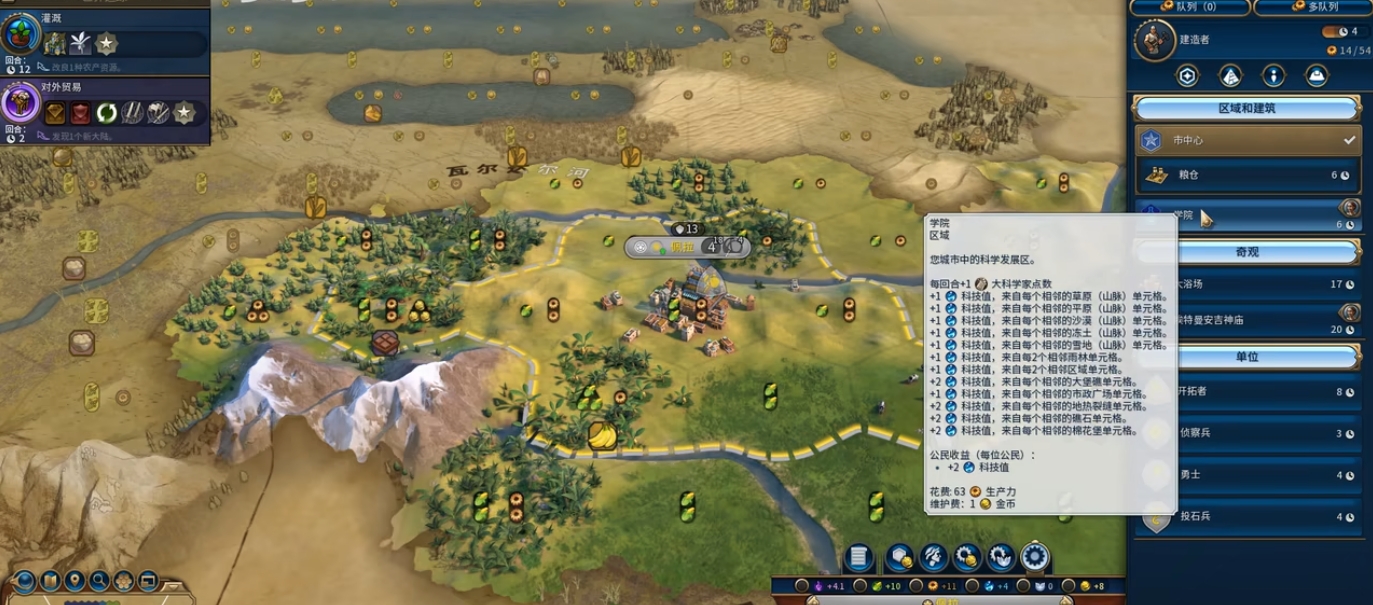The height and width of the screenshot is (605, 1373).
Task: Select 市中心 City Center in production list
Action: click(x=1247, y=140)
